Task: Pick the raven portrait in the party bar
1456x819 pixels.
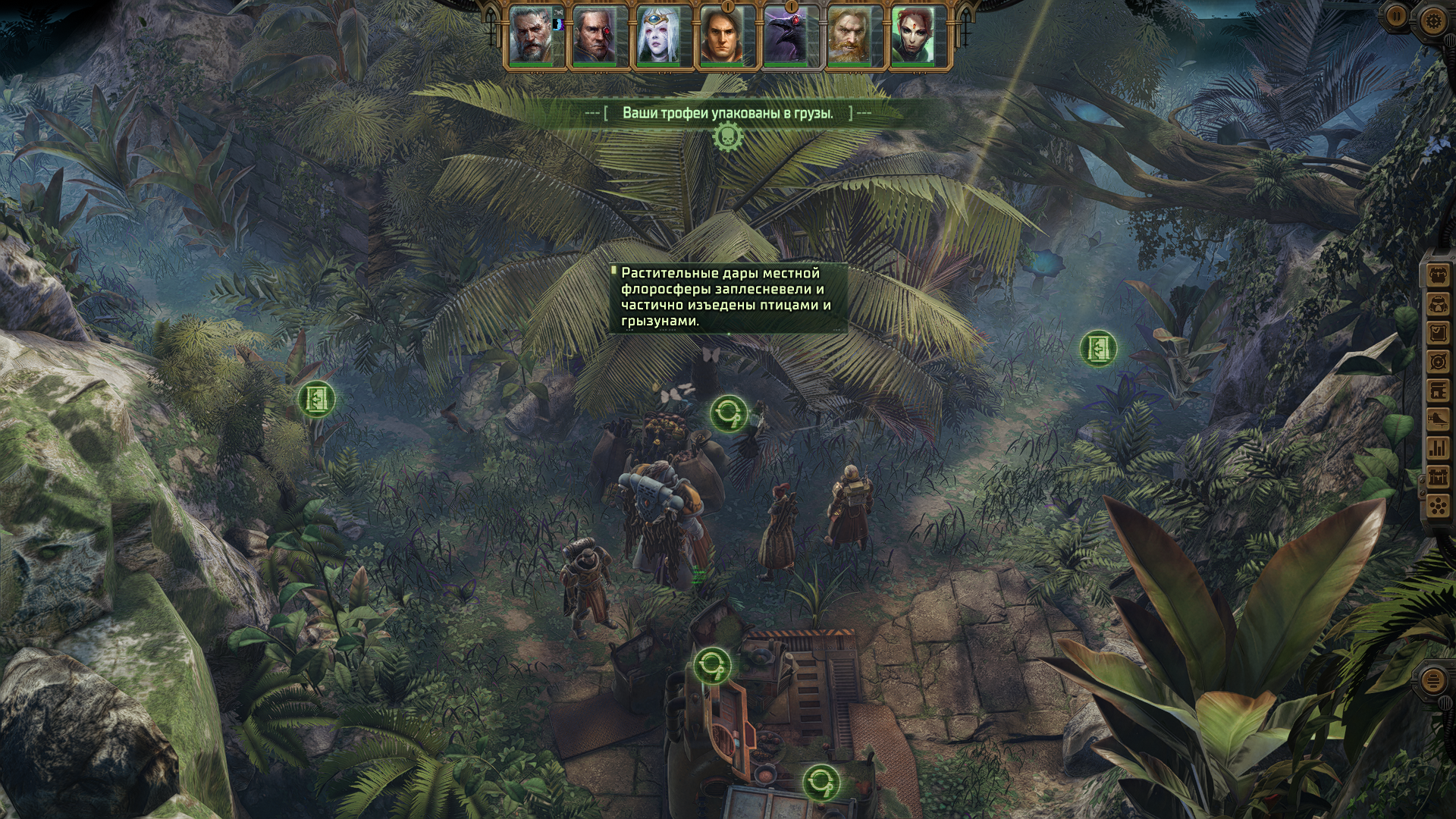Action: point(785,36)
